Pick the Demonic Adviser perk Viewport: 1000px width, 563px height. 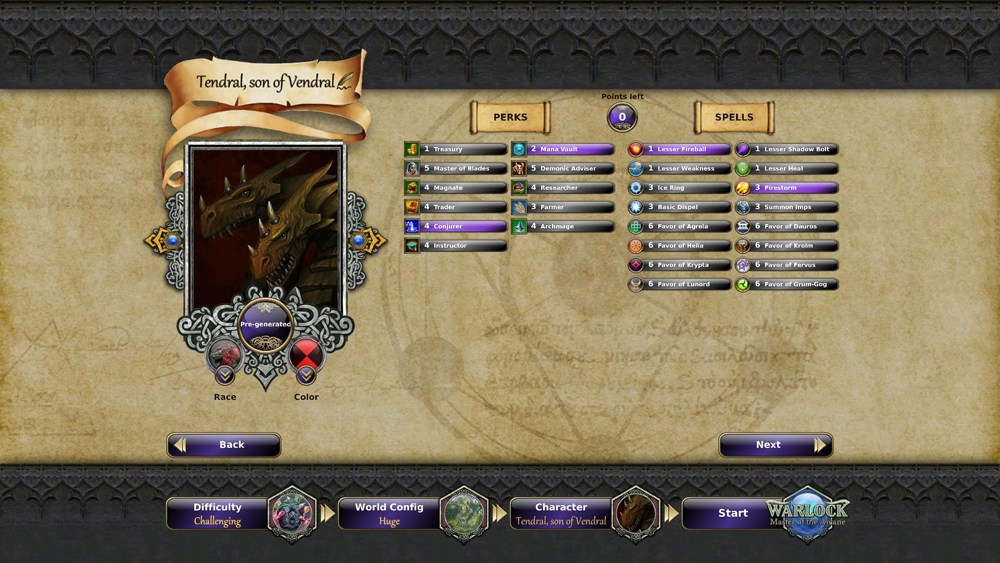[x=563, y=169]
